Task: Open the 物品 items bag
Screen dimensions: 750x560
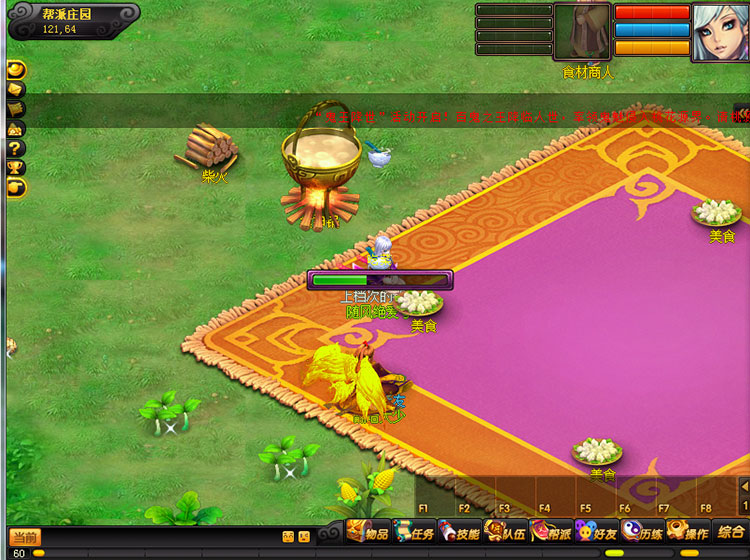Action: click(x=368, y=534)
